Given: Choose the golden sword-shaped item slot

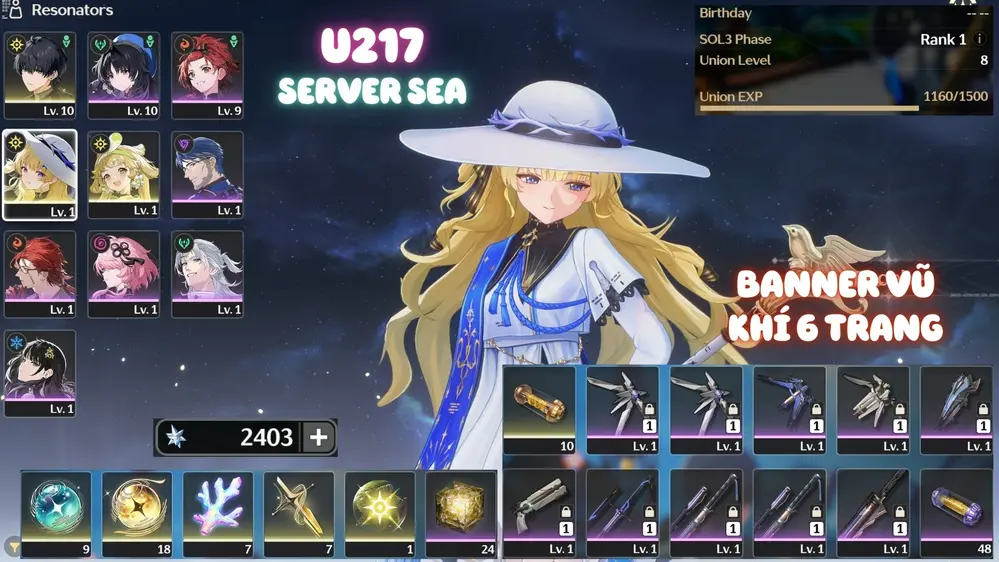Looking at the screenshot, I should 299,512.
